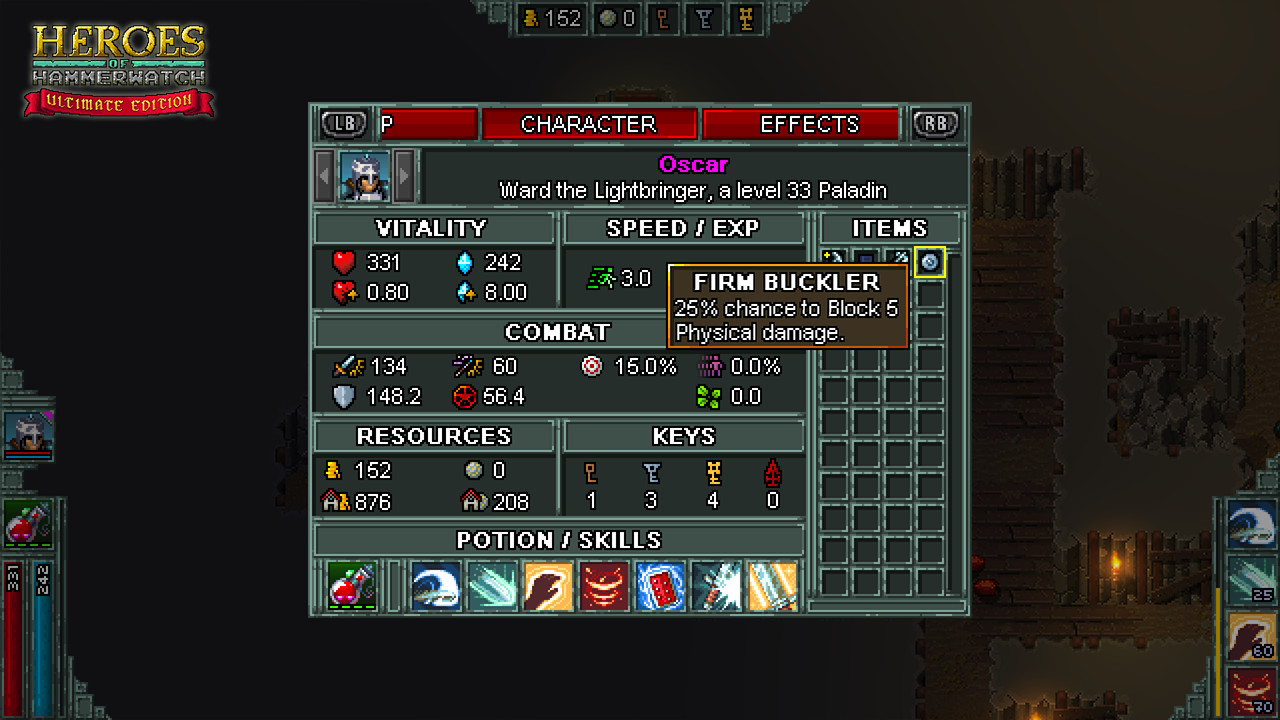
Task: Switch to the Character tab
Action: [588, 124]
